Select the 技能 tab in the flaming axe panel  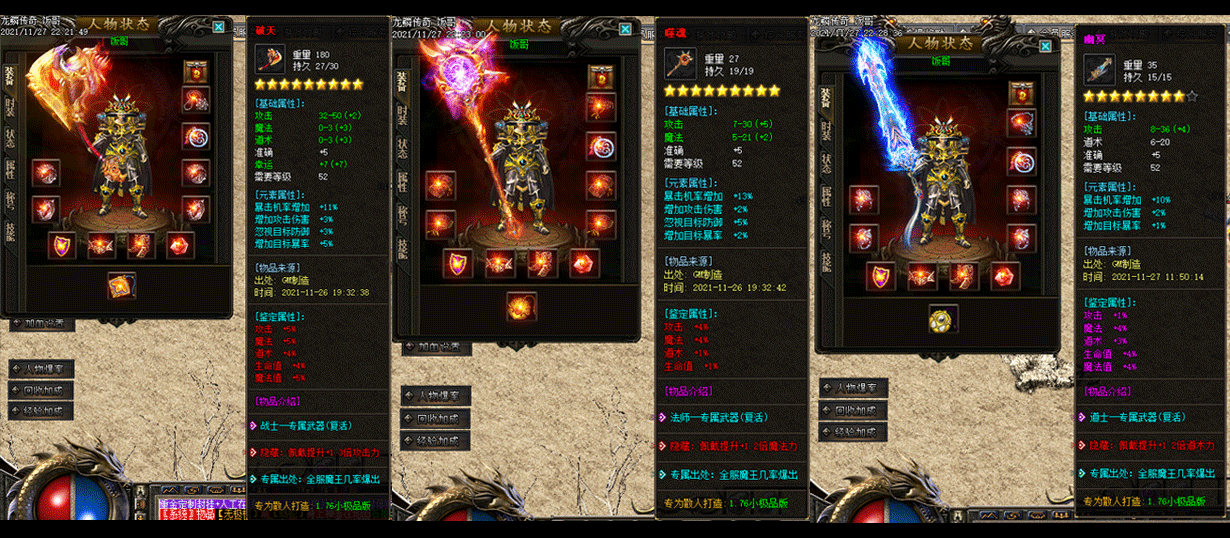pos(10,233)
